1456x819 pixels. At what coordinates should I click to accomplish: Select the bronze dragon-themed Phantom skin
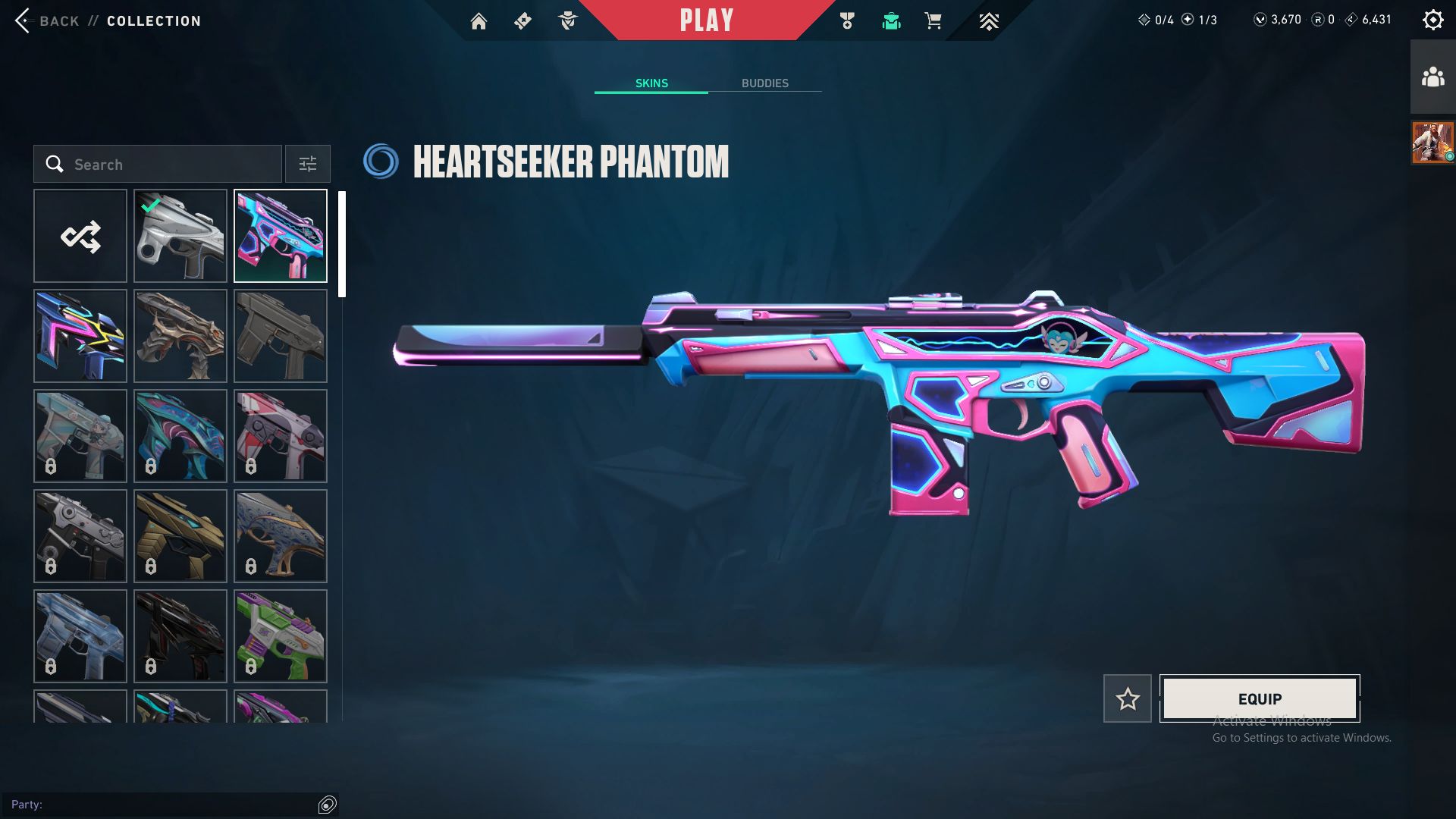tap(180, 336)
